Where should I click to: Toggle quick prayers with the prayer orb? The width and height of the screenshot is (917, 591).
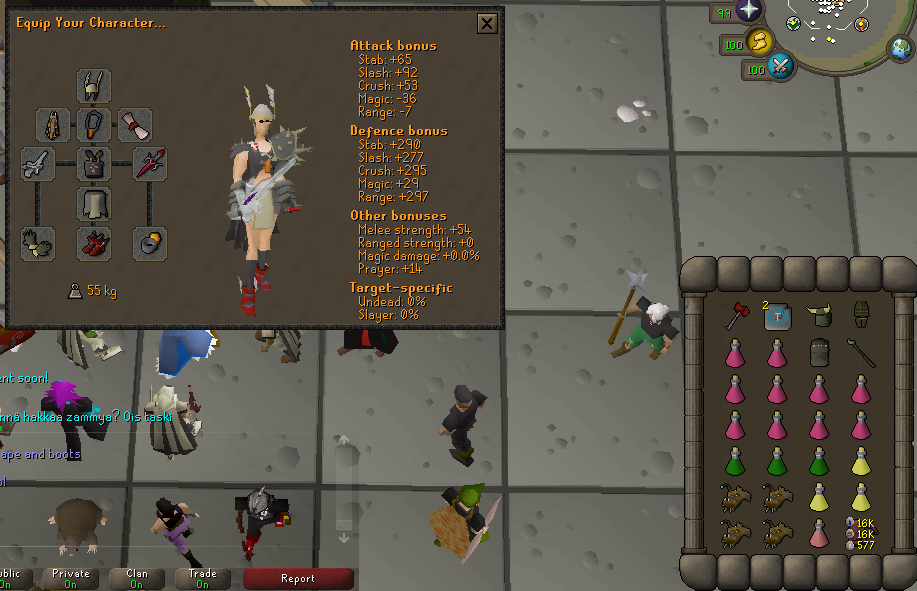coord(749,12)
